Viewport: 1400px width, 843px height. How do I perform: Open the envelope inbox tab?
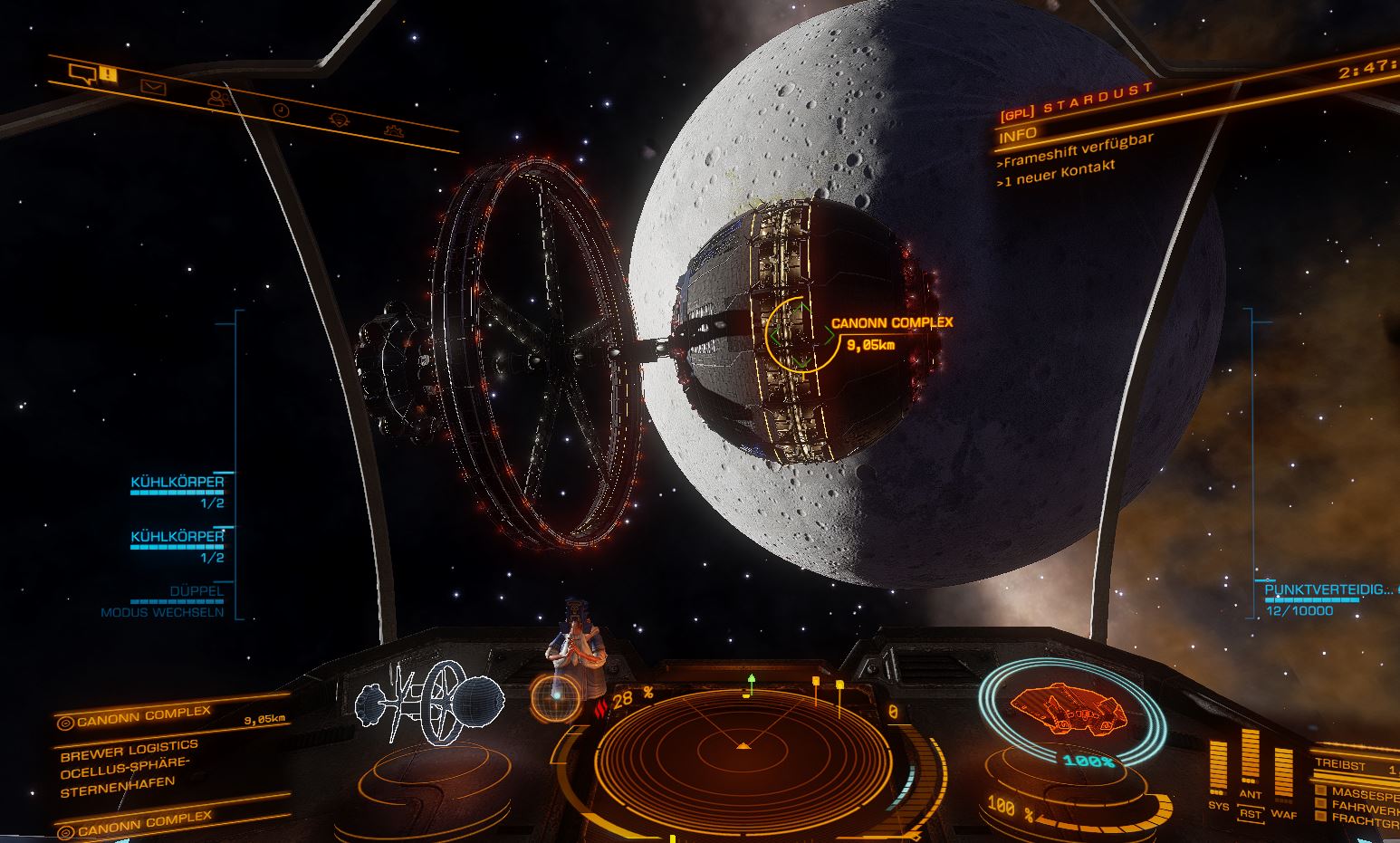point(153,87)
